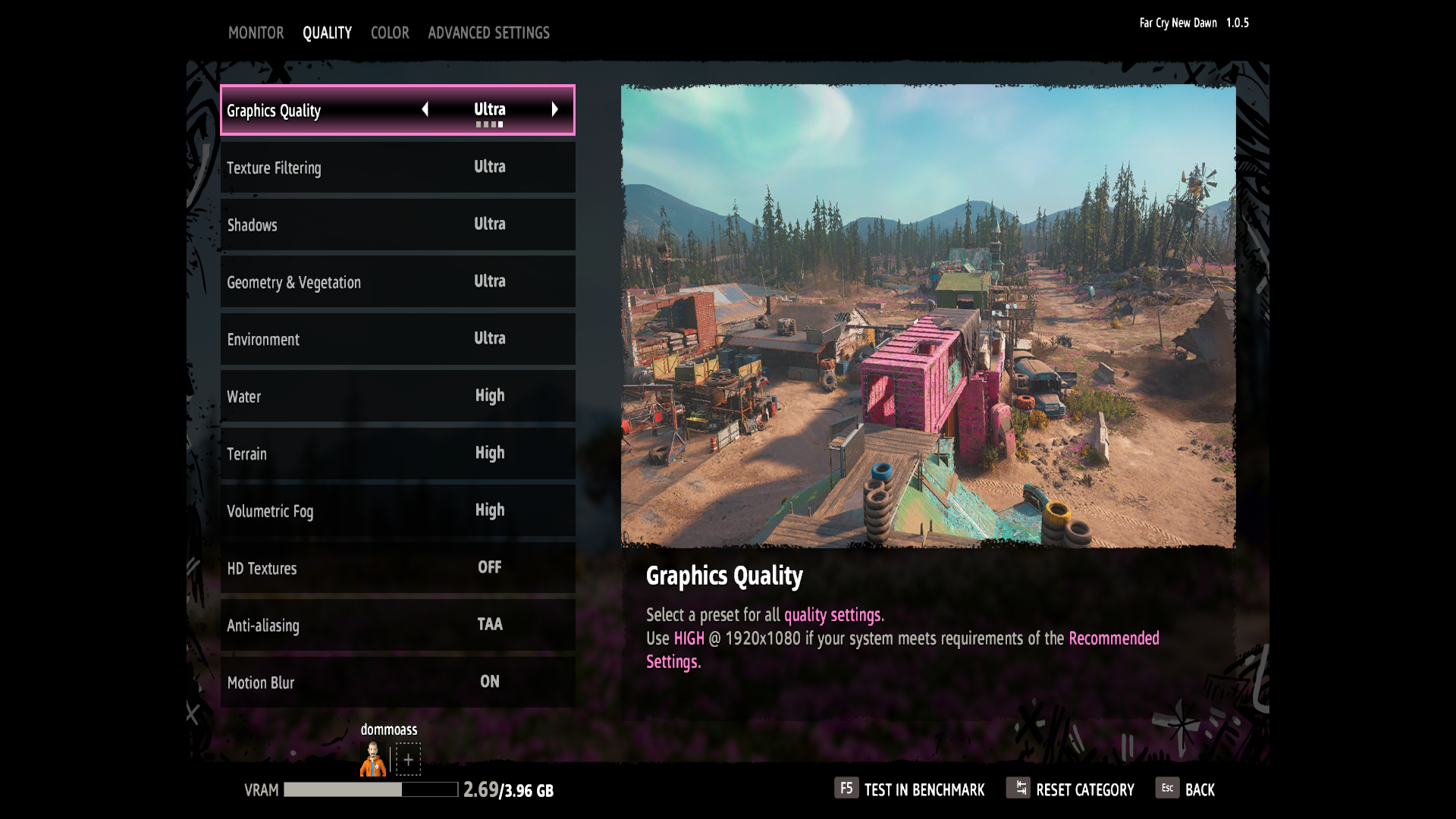Click Test in Benchmark
The height and width of the screenshot is (819, 1456).
910,789
